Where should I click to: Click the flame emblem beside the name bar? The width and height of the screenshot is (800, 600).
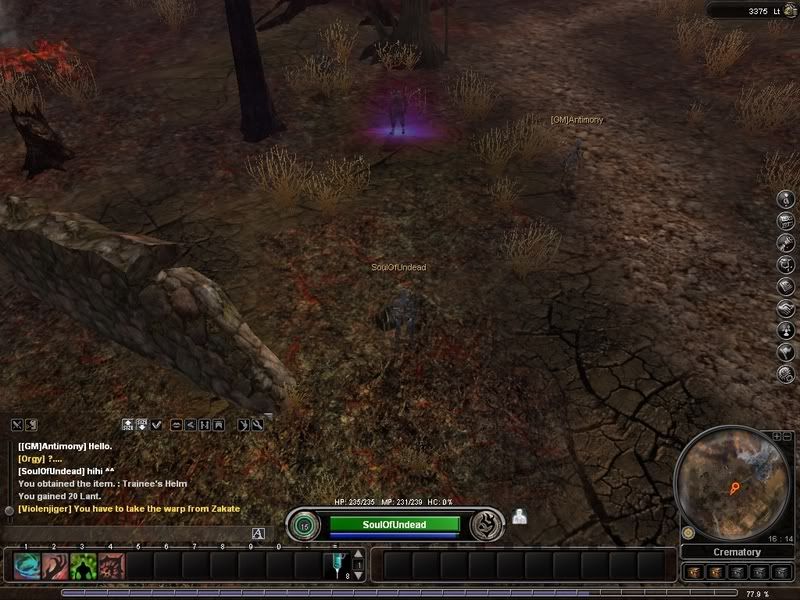coord(486,524)
